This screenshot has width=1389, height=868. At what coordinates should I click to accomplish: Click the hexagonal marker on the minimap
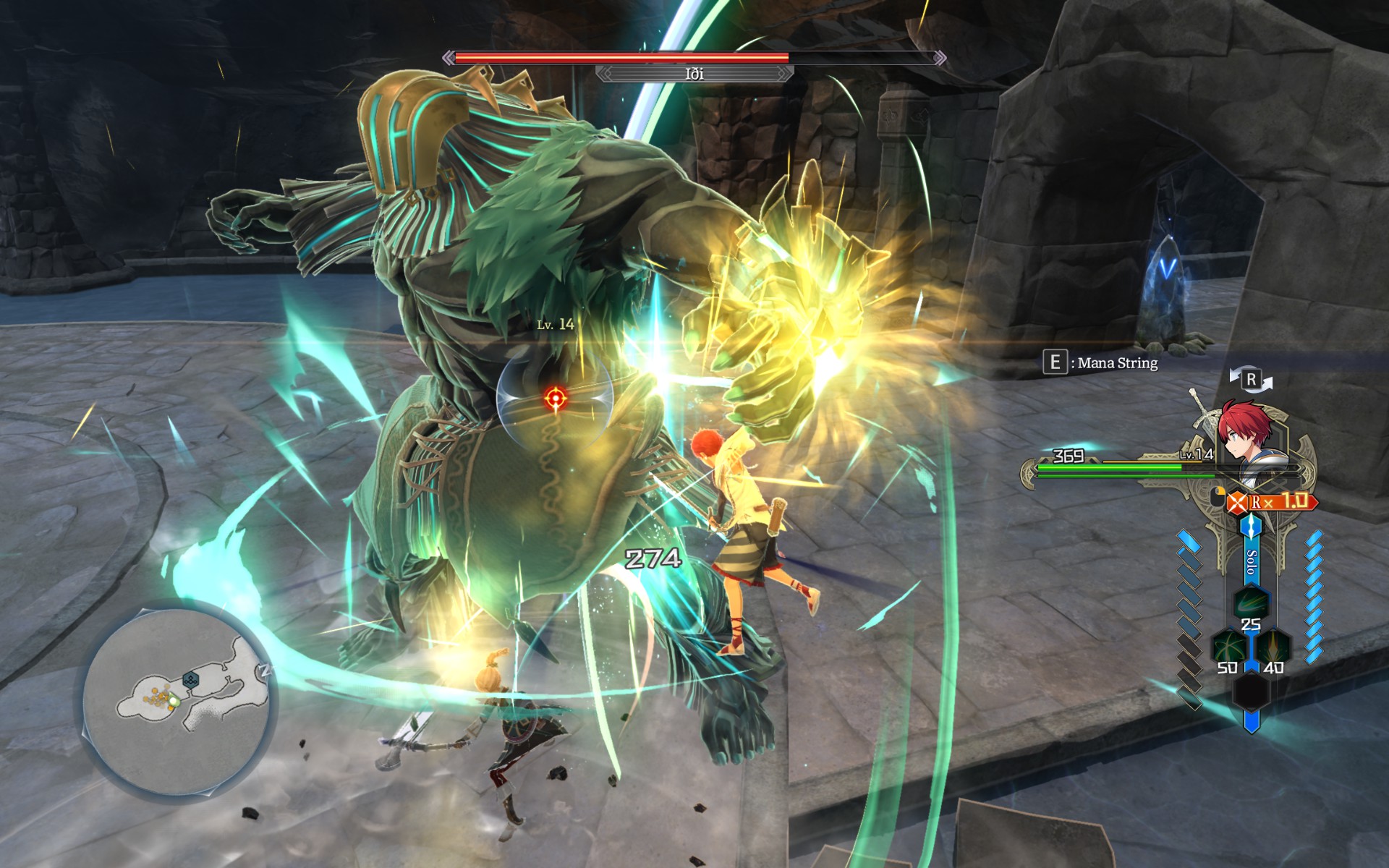pyautogui.click(x=190, y=679)
